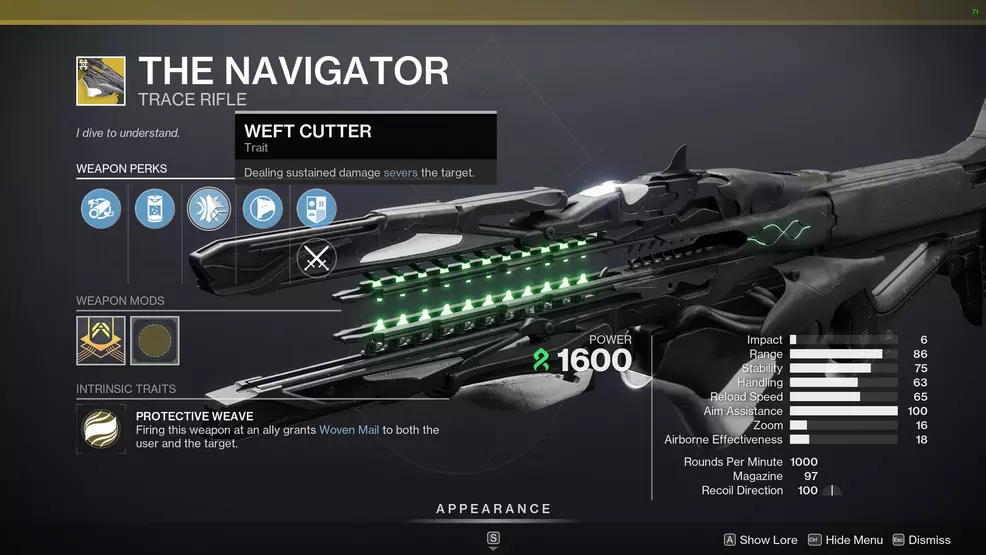Select the stock perk icon
The width and height of the screenshot is (986, 555).
click(263, 210)
